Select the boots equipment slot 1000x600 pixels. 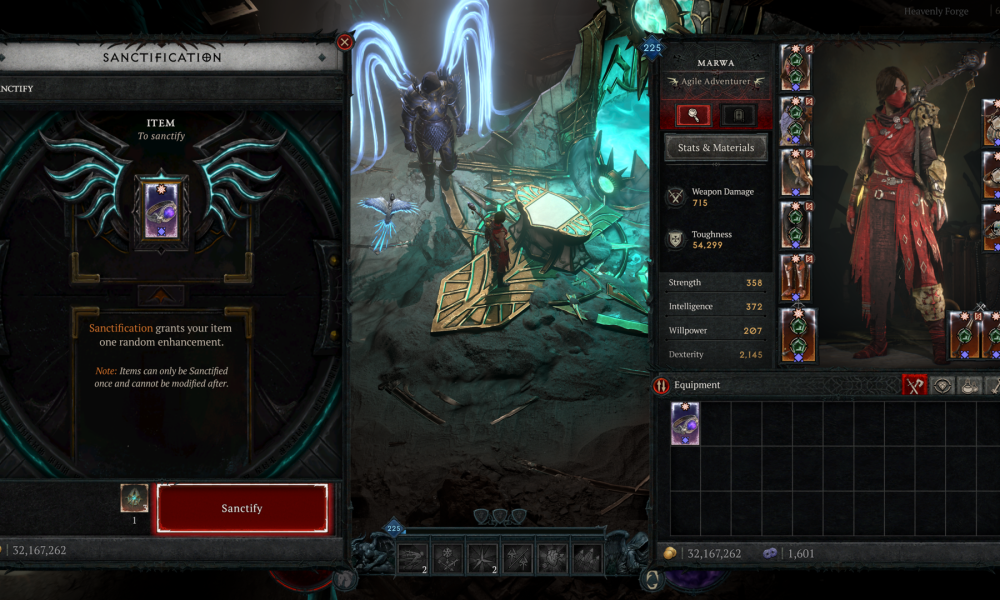point(796,278)
